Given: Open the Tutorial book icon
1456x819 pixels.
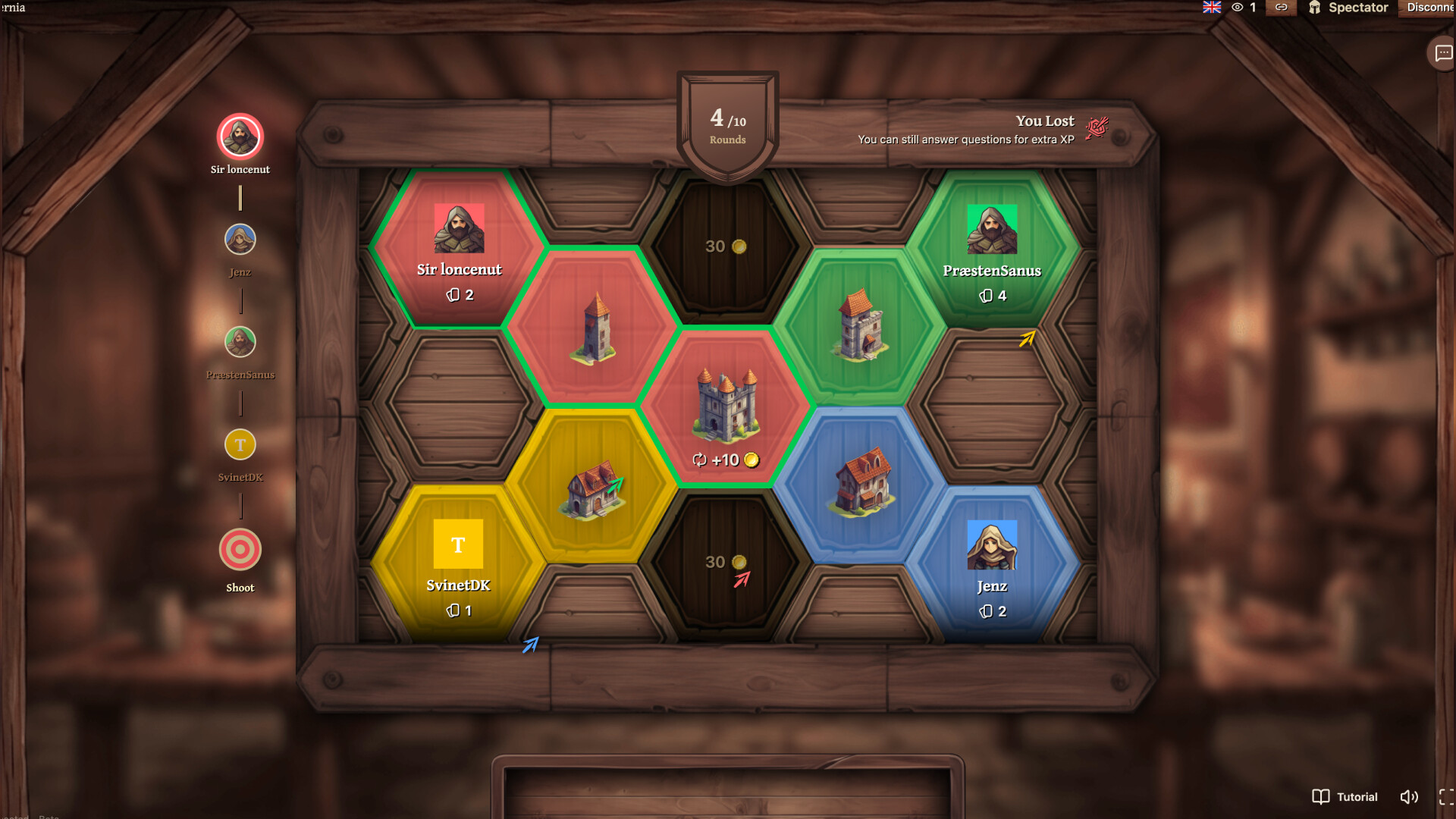Looking at the screenshot, I should (1319, 797).
